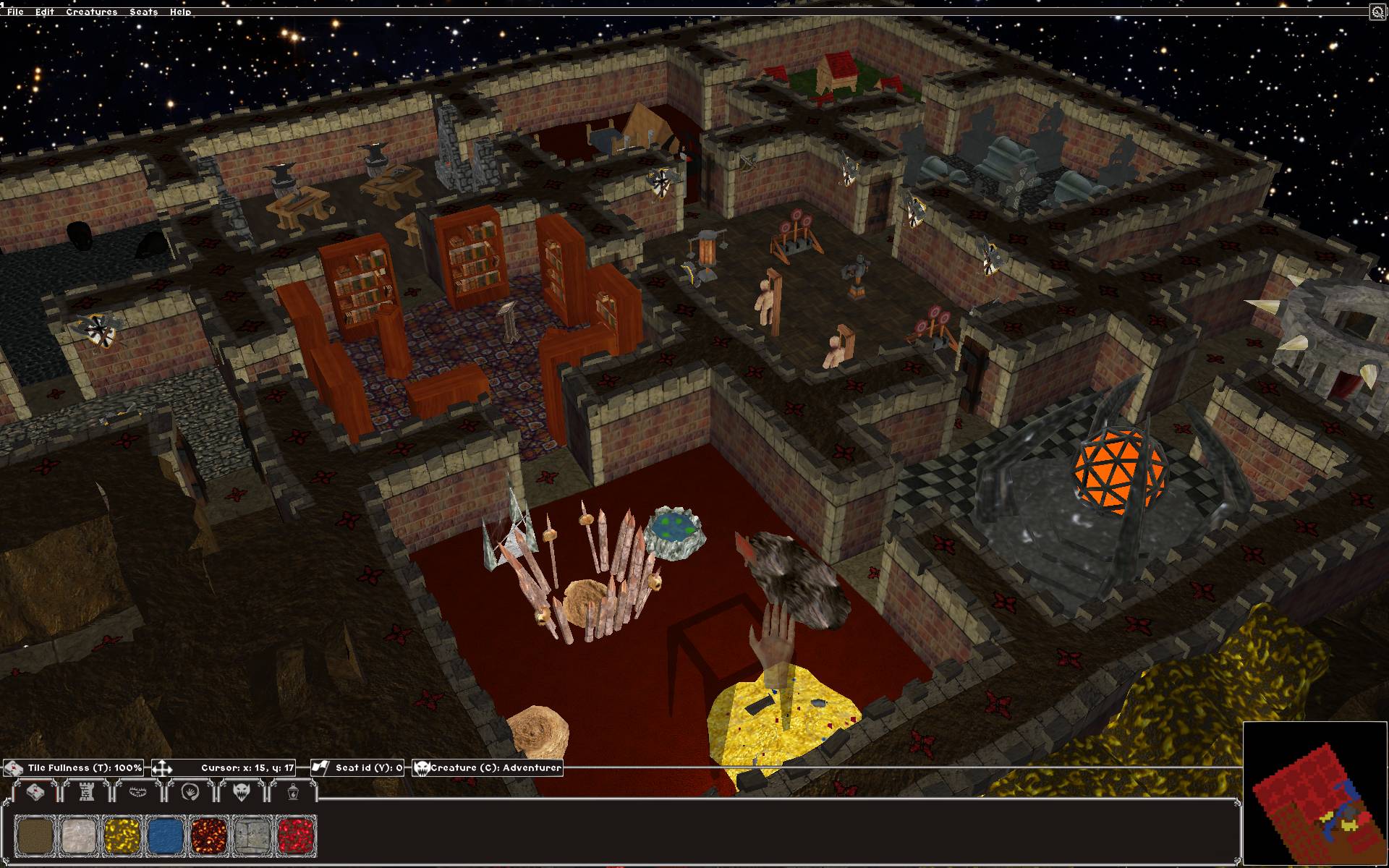Select the molten lava tile
The image size is (1389, 868).
(209, 836)
